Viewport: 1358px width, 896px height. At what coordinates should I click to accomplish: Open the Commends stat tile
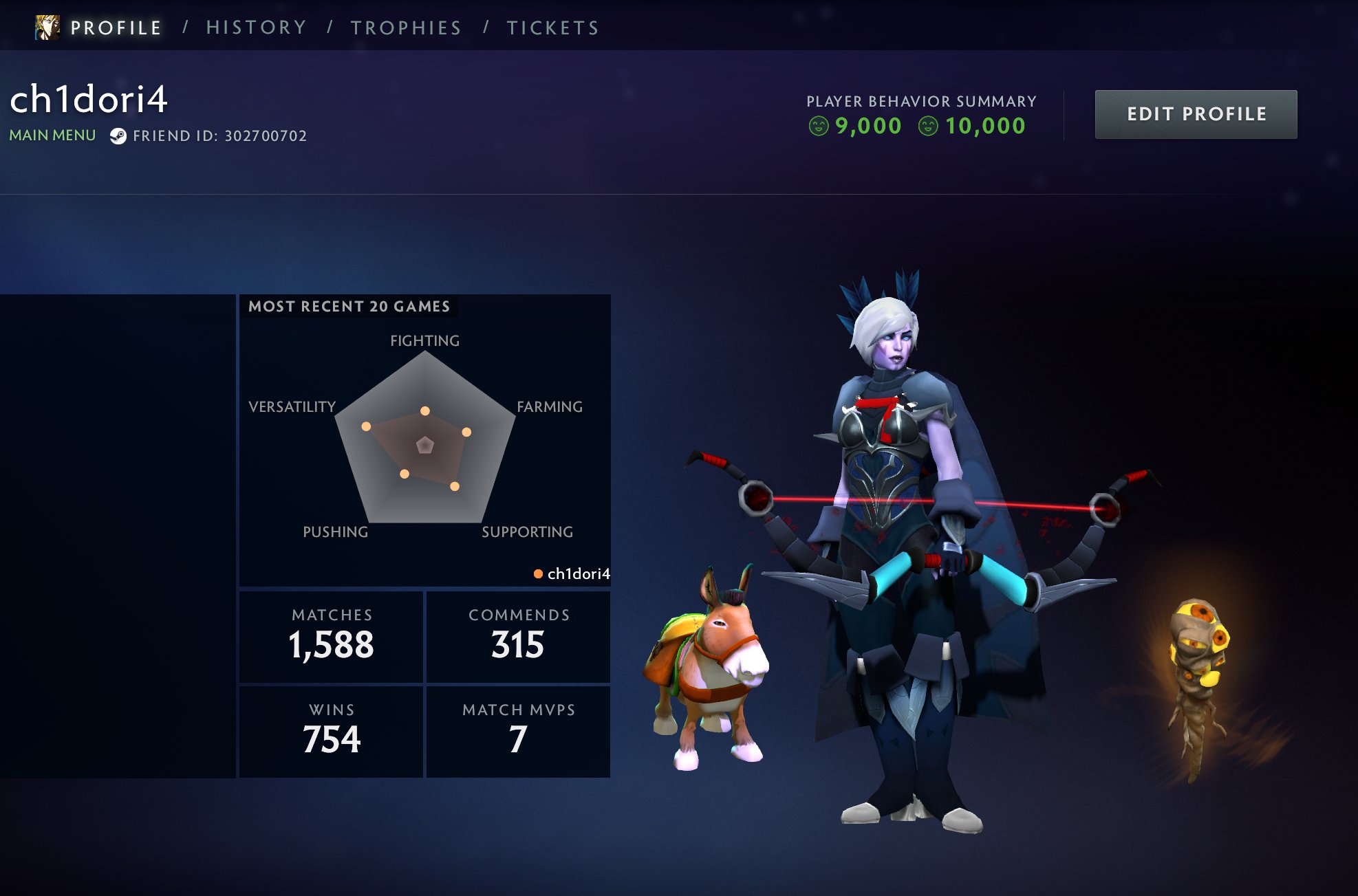[519, 636]
